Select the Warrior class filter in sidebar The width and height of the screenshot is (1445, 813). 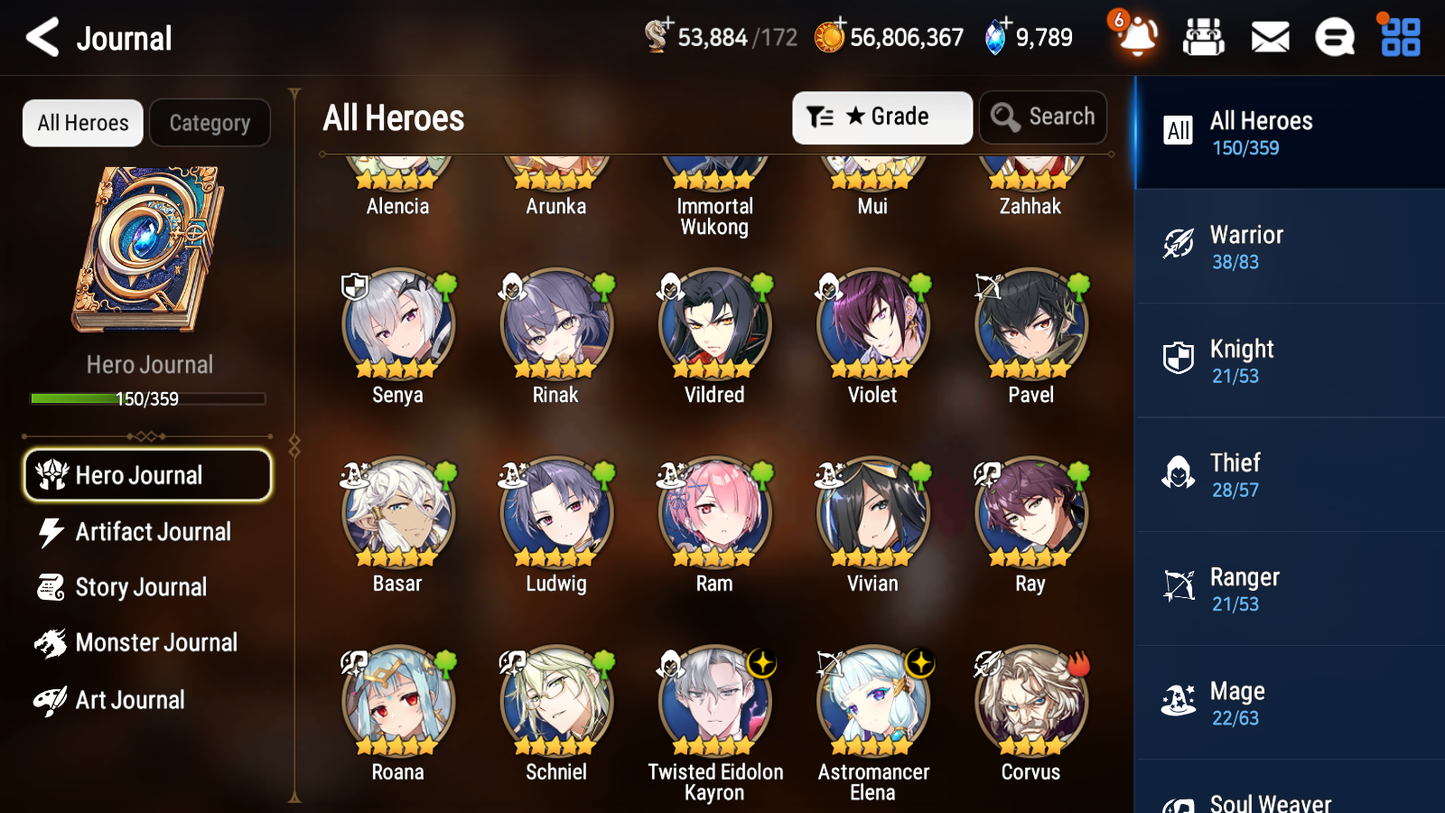[1289, 246]
